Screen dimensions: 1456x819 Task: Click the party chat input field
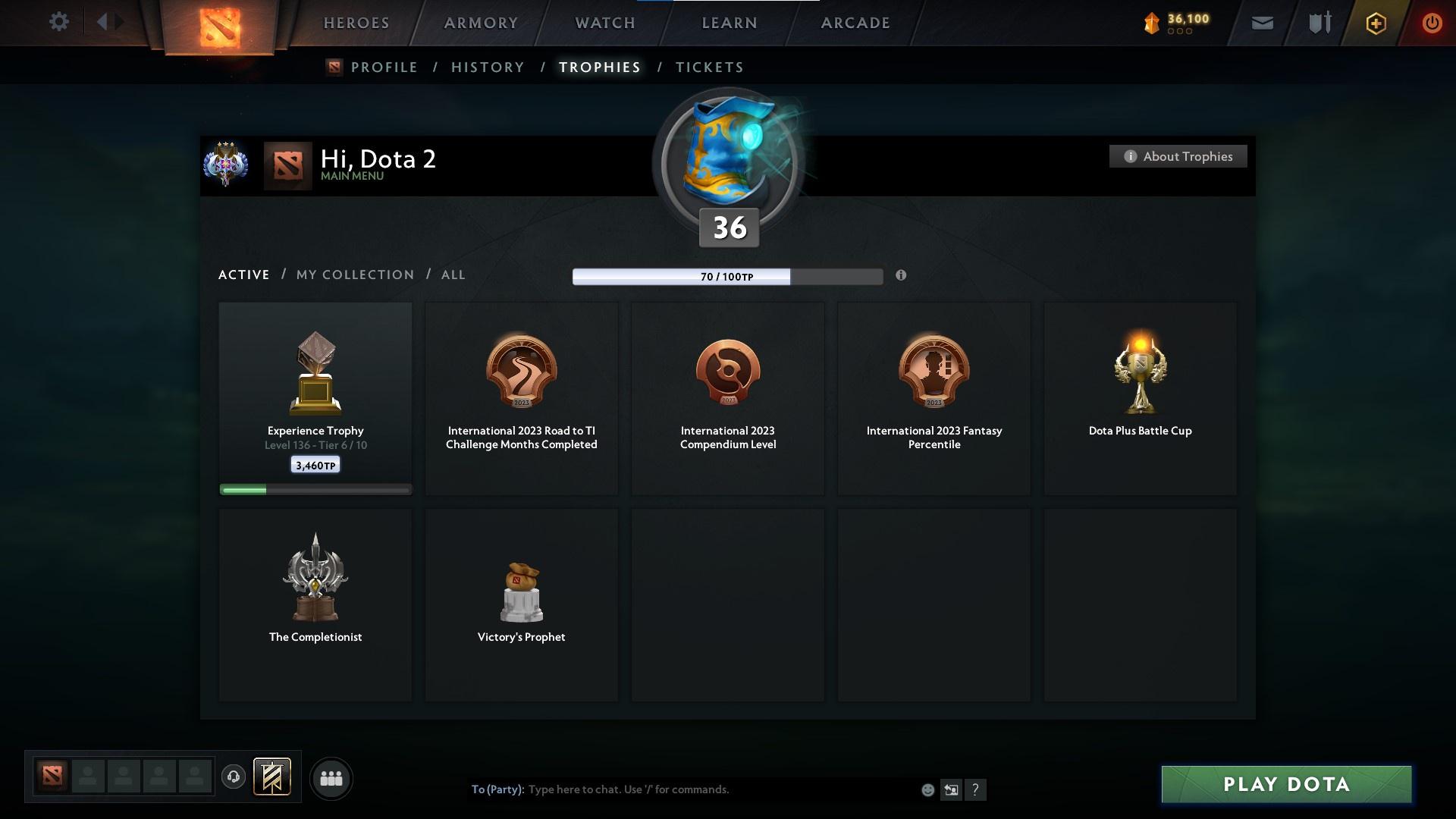(682, 789)
